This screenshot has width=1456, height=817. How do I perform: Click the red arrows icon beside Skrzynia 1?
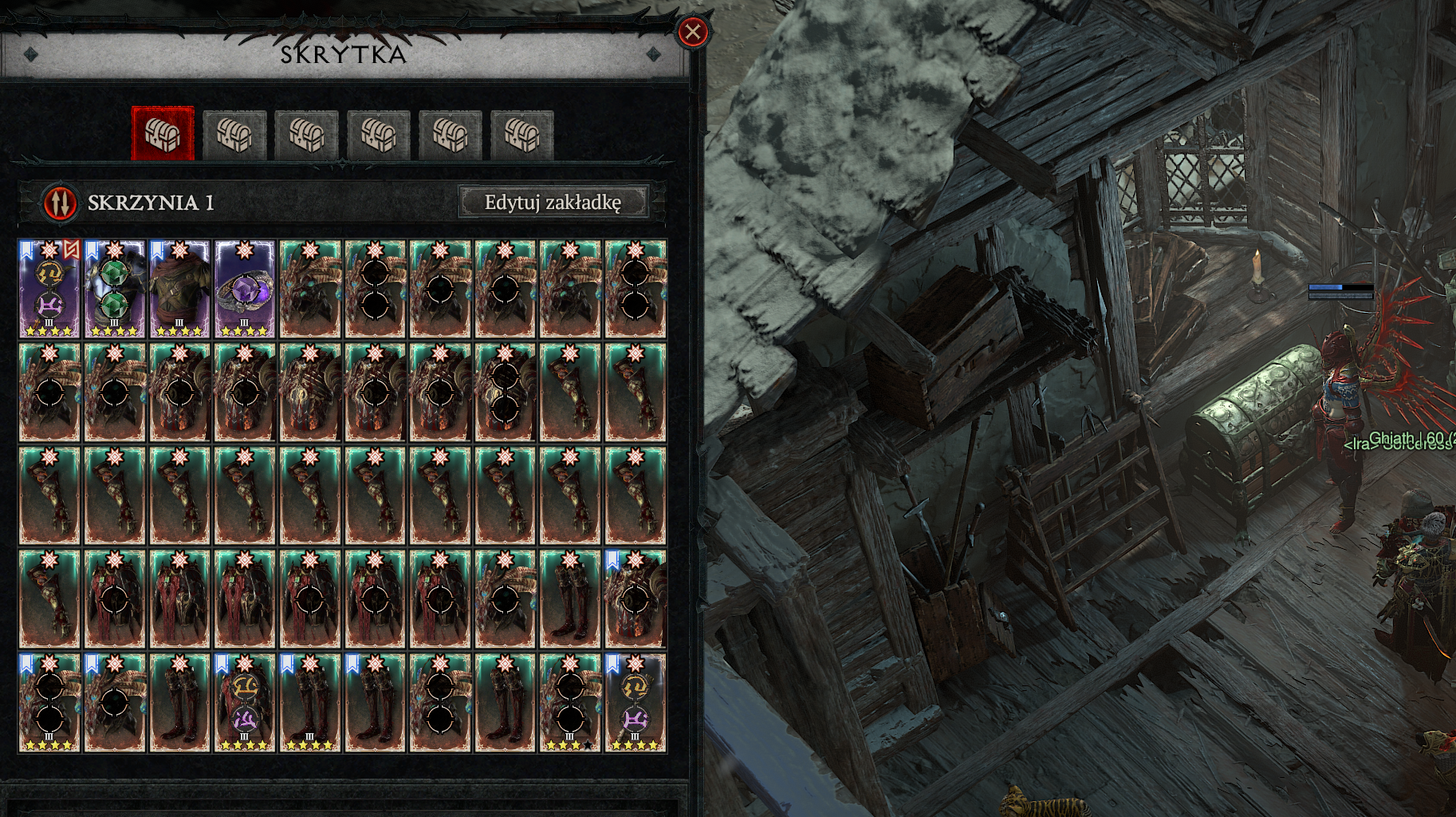pos(60,203)
